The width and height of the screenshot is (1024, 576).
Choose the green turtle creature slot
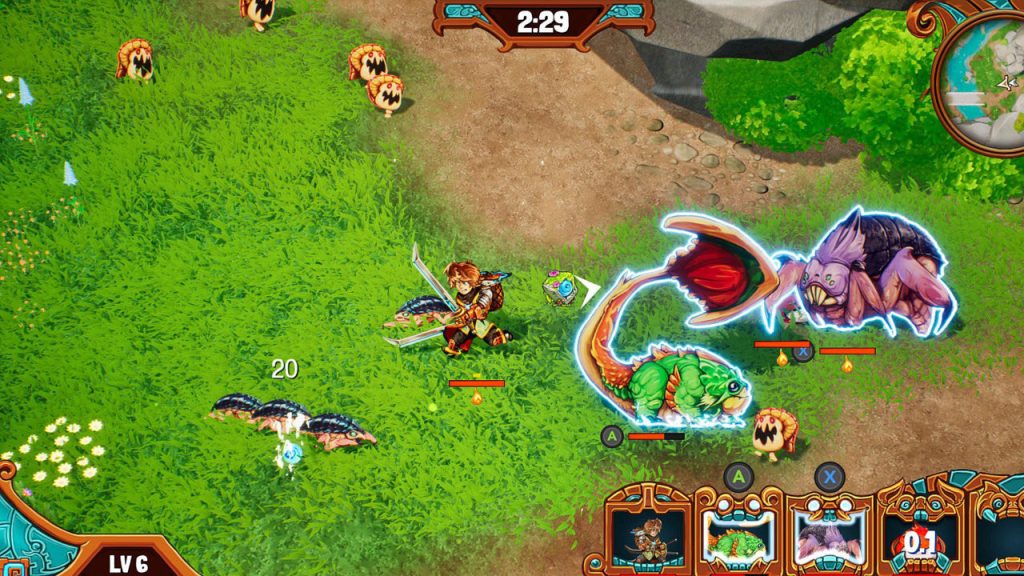pos(738,537)
